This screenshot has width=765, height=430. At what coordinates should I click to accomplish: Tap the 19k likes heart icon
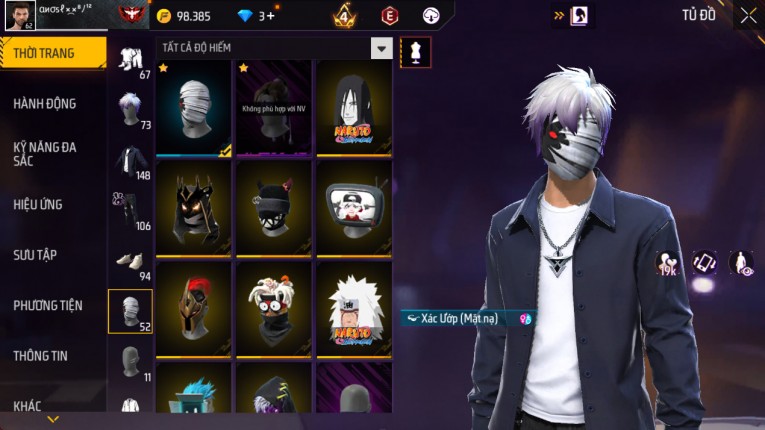(667, 263)
